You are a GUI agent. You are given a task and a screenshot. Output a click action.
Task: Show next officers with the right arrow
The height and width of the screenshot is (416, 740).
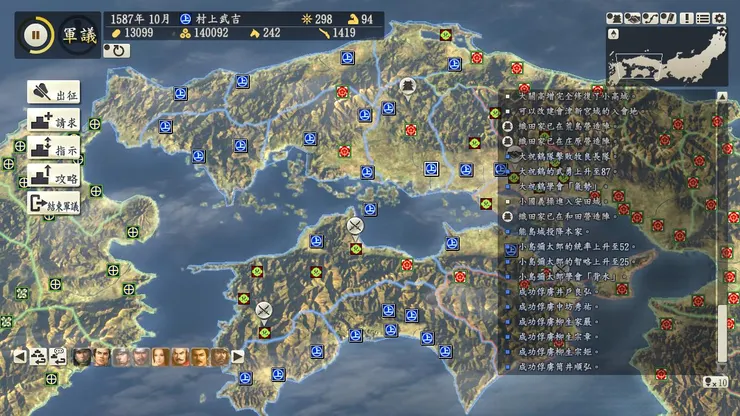click(x=238, y=356)
